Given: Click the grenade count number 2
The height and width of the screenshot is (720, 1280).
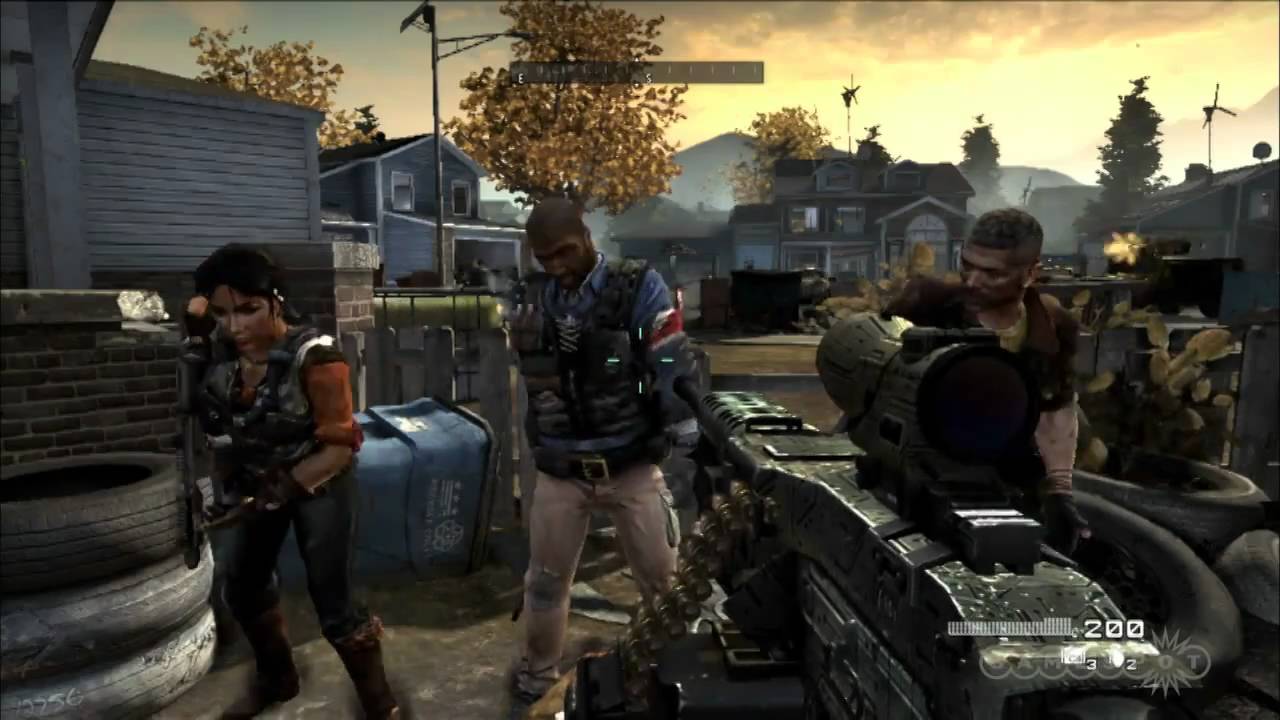Looking at the screenshot, I should (1131, 663).
